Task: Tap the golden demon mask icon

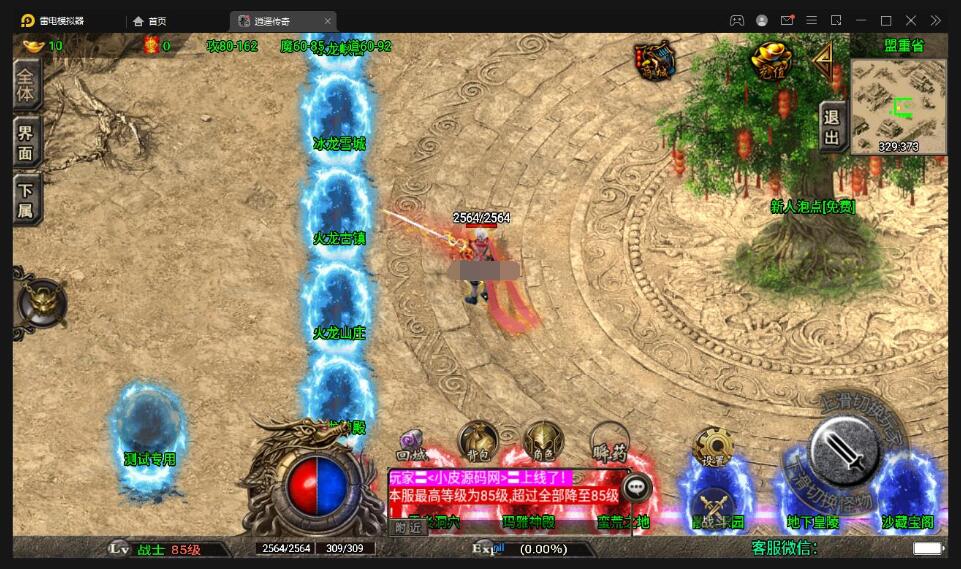Action: [40, 303]
